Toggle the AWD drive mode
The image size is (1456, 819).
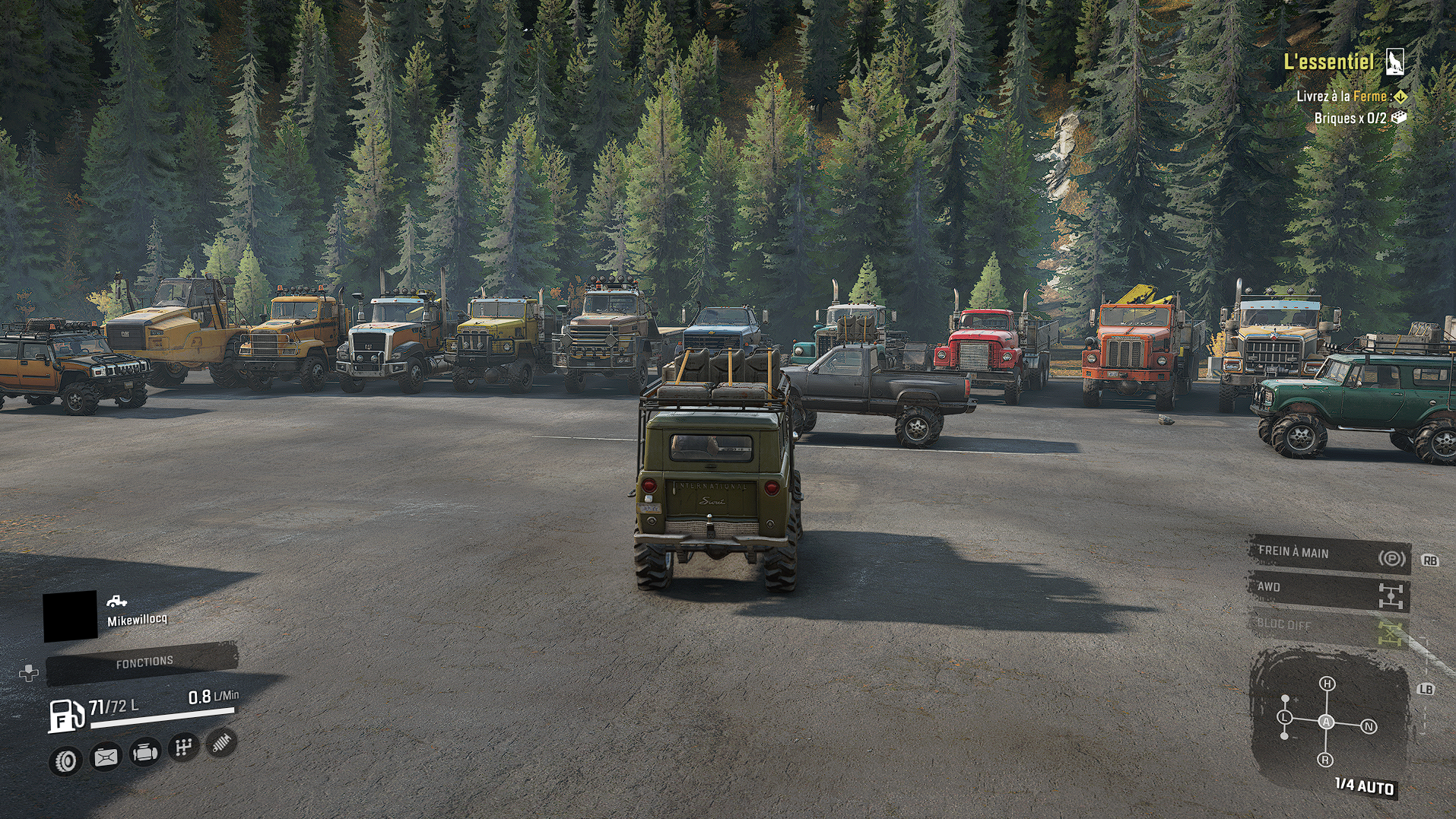click(x=1328, y=591)
